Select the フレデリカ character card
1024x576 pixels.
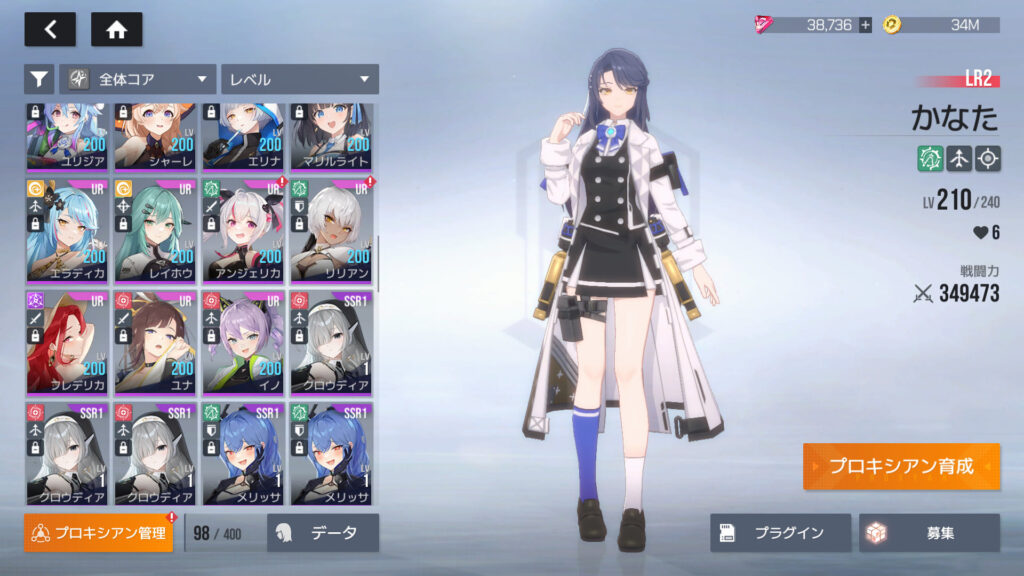[x=67, y=342]
